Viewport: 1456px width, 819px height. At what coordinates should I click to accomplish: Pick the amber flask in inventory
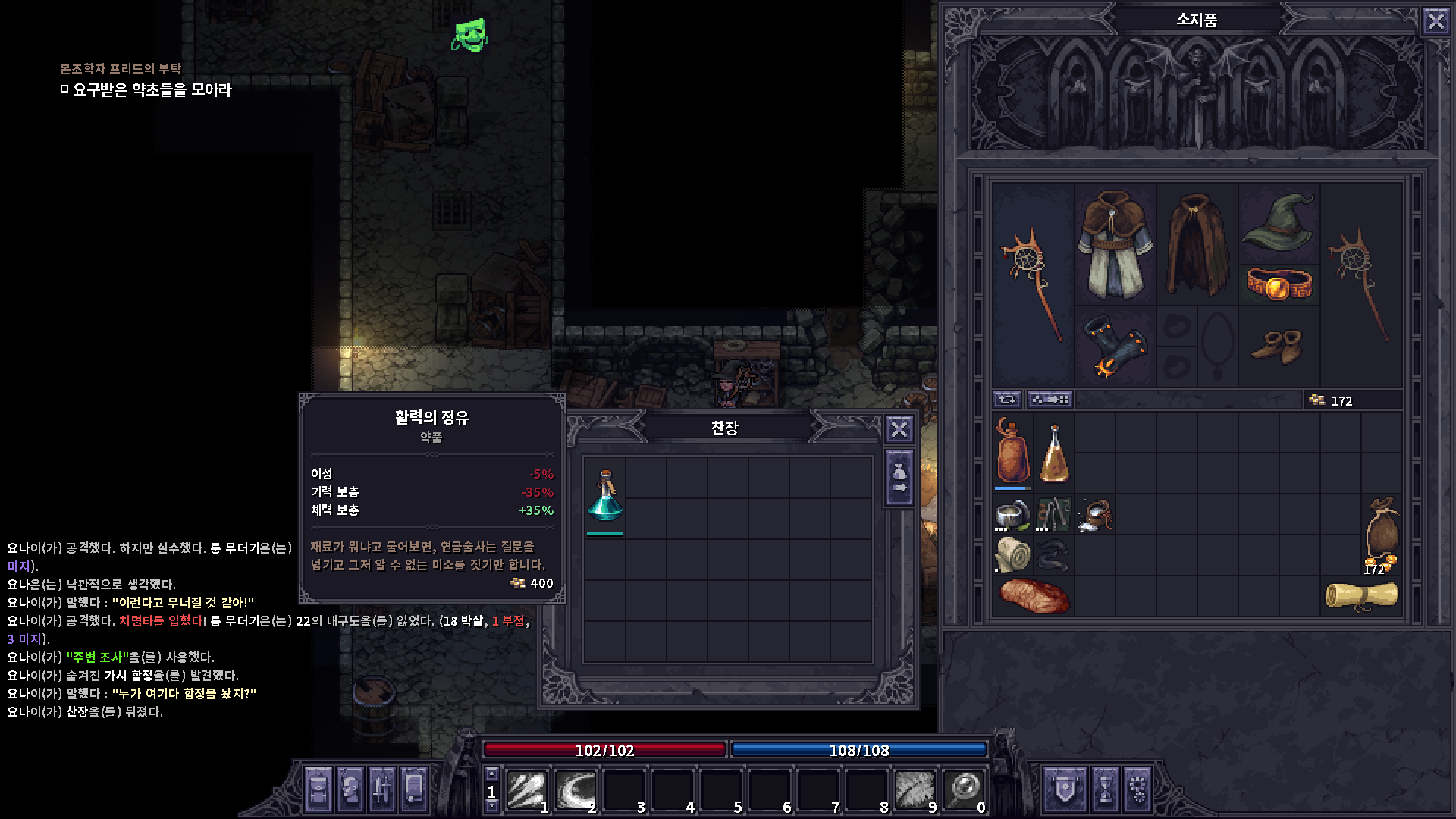click(1054, 453)
